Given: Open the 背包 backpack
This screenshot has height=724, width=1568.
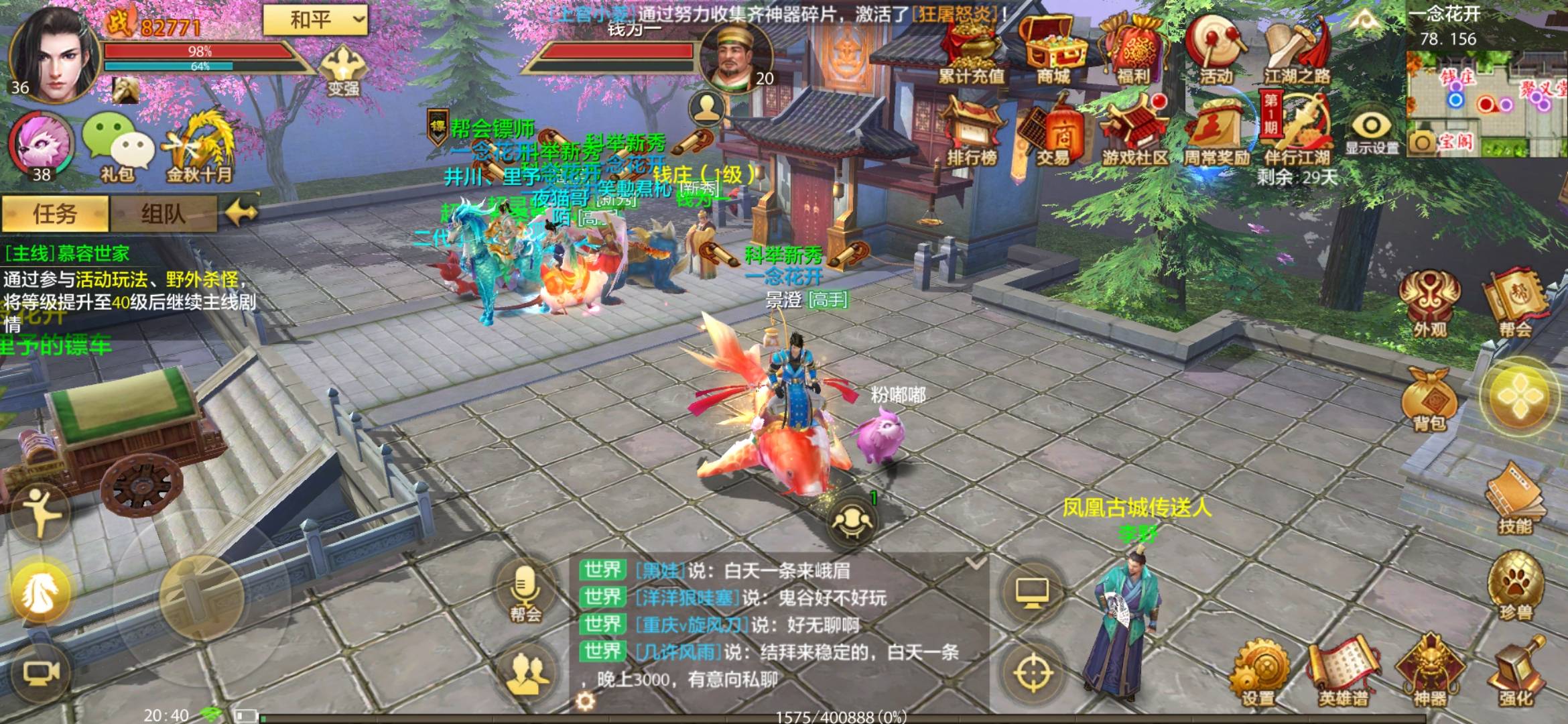Looking at the screenshot, I should 1429,399.
